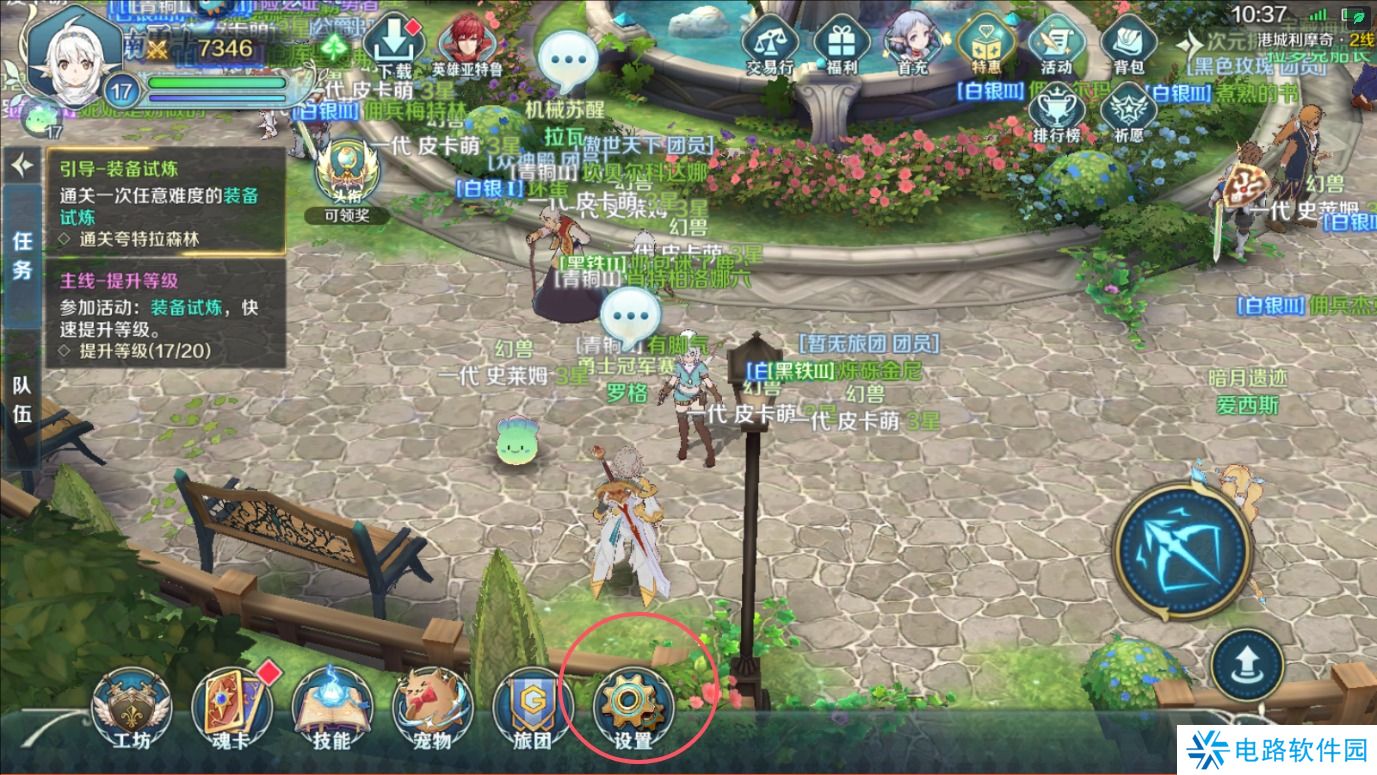Tap the jump arrow button
Image resolution: width=1377 pixels, height=775 pixels.
(x=1247, y=663)
